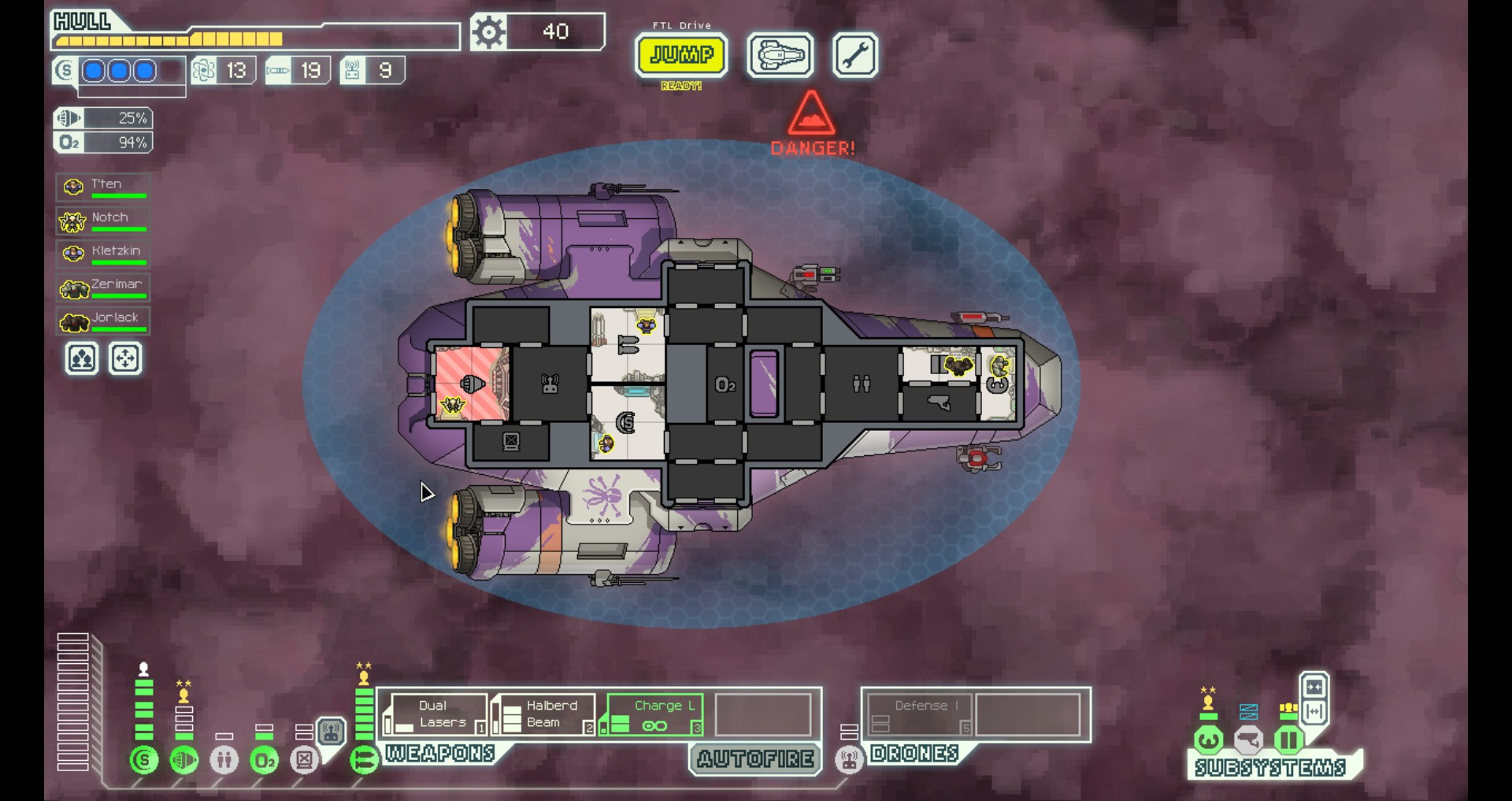This screenshot has width=1512, height=801.
Task: Save current crew positions
Action: [x=82, y=359]
